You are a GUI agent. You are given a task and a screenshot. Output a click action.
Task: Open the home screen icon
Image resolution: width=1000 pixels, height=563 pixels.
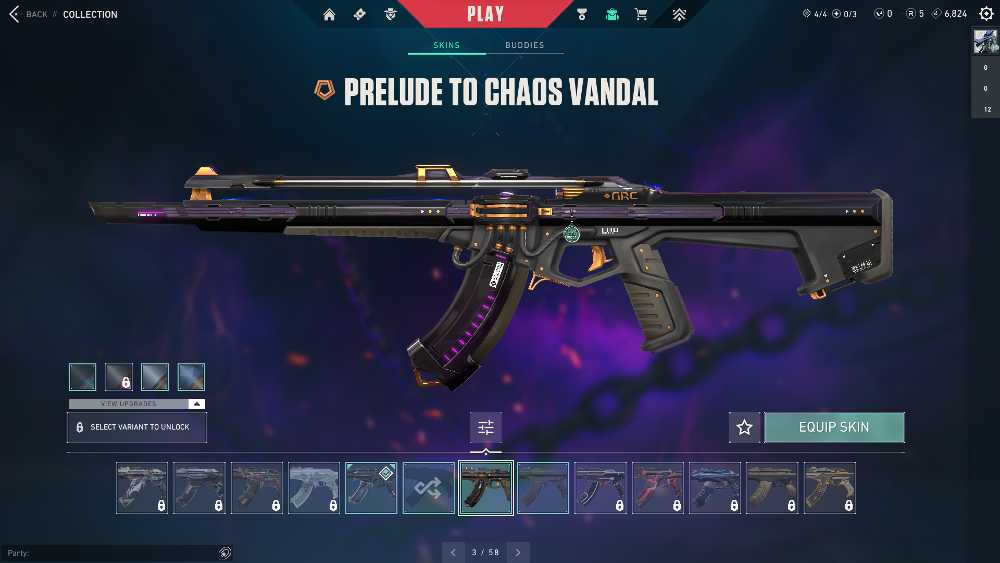(x=329, y=14)
